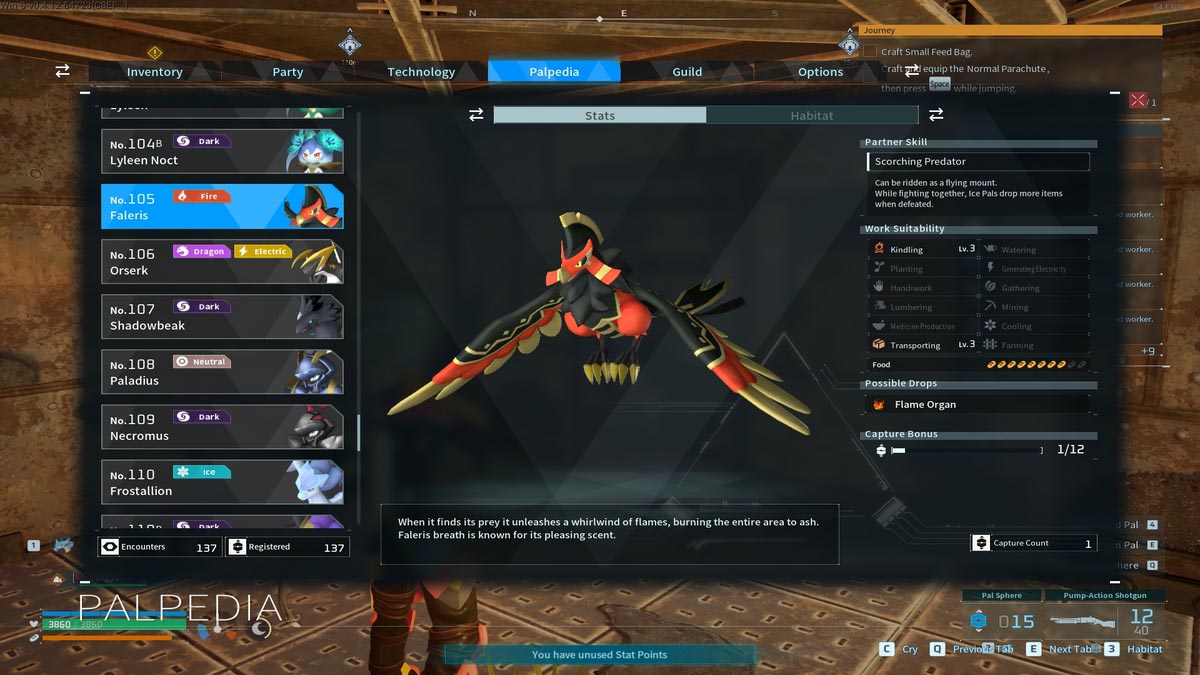Screen dimensions: 1200x675
Task: Open the Options tab
Action: tap(820, 72)
